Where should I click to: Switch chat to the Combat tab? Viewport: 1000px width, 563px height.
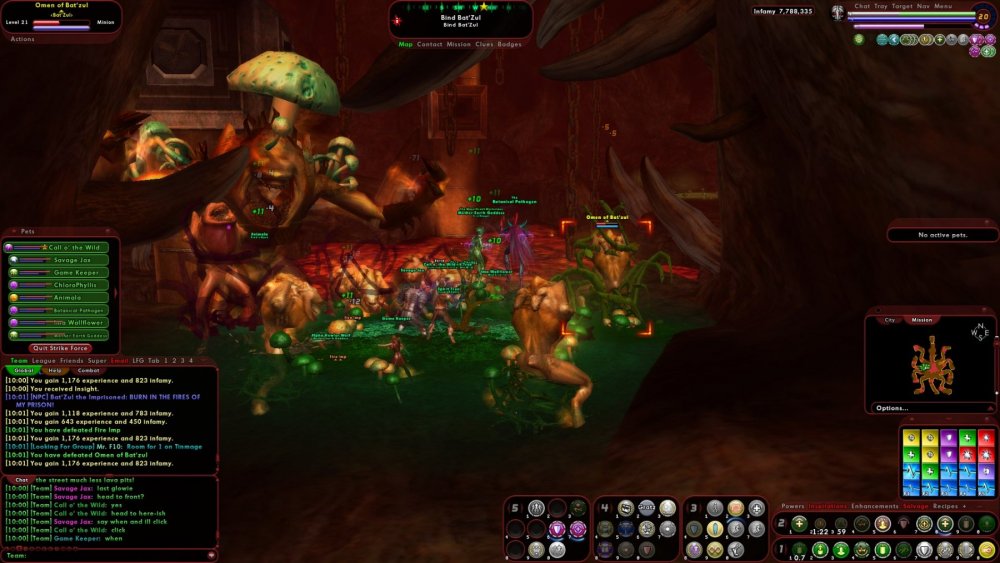89,370
